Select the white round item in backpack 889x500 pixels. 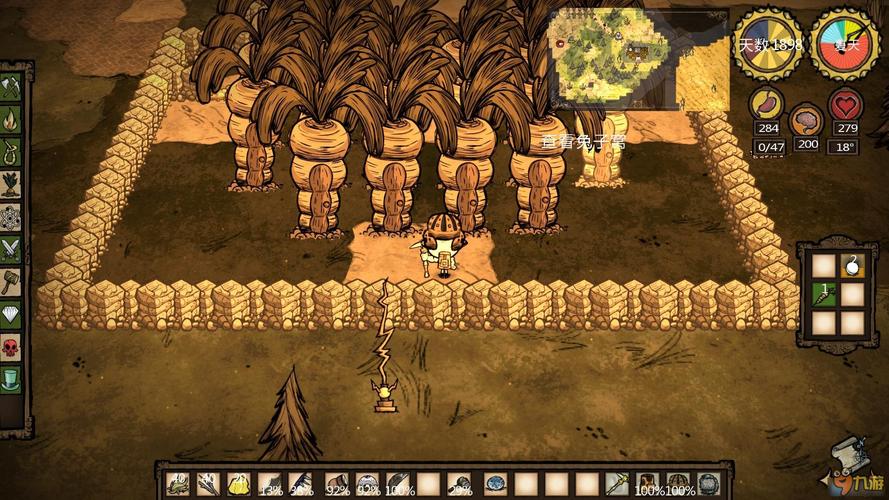pos(853,266)
